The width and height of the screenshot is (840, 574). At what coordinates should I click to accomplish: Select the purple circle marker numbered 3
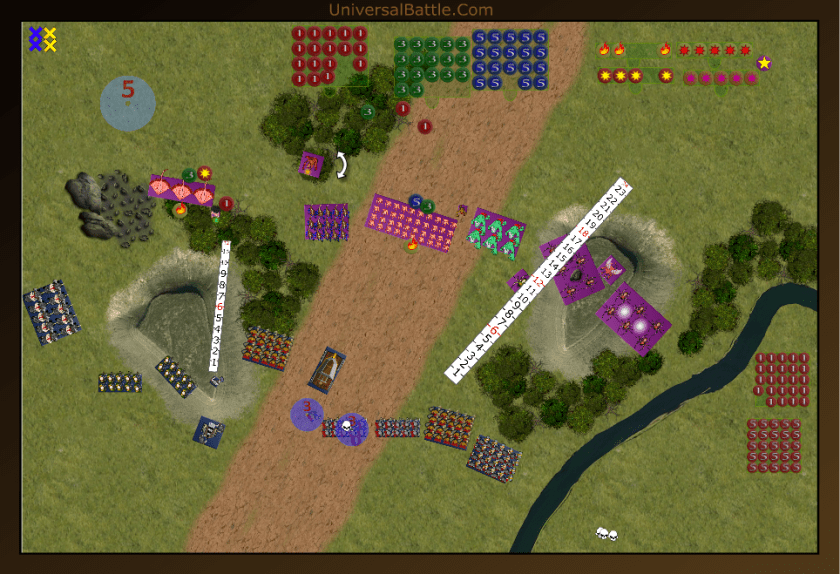pos(306,413)
